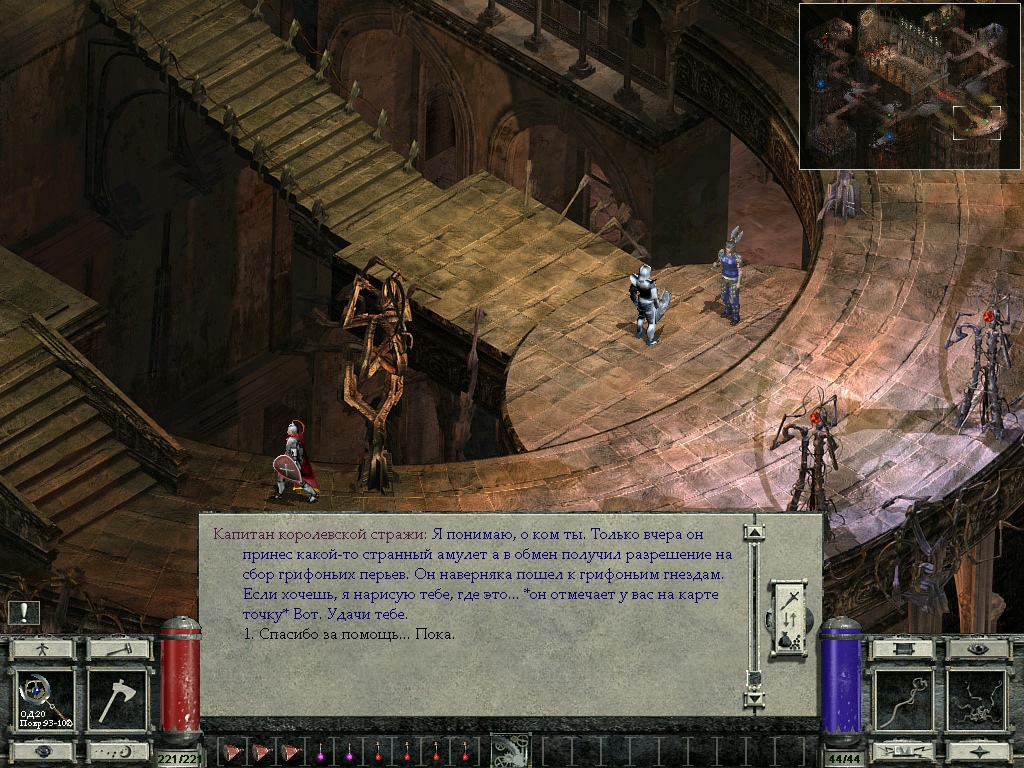The width and height of the screenshot is (1024, 768).
Task: Open the character sheet via the figure button
Action: coord(42,649)
